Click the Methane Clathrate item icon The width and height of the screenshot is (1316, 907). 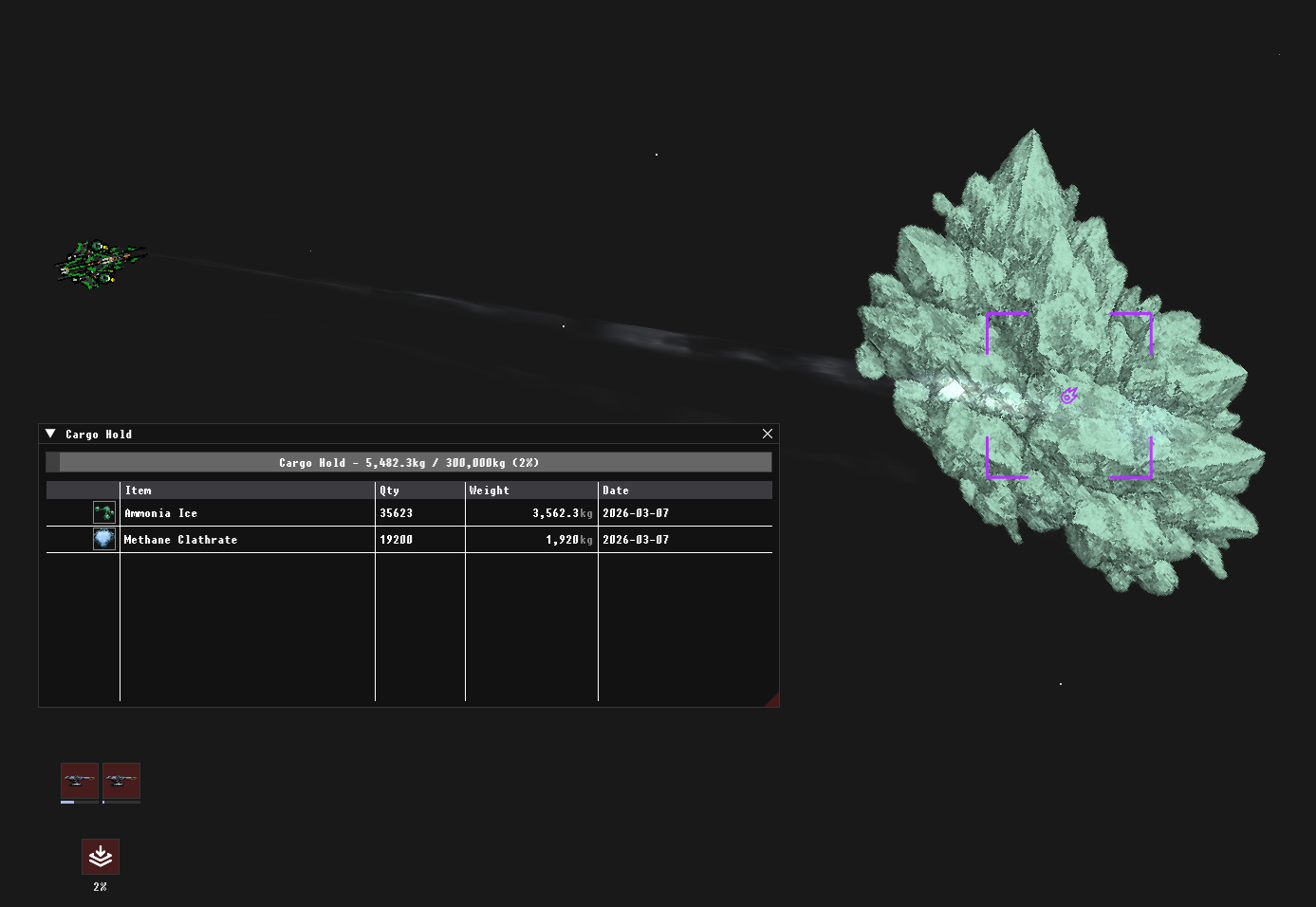[x=104, y=540]
